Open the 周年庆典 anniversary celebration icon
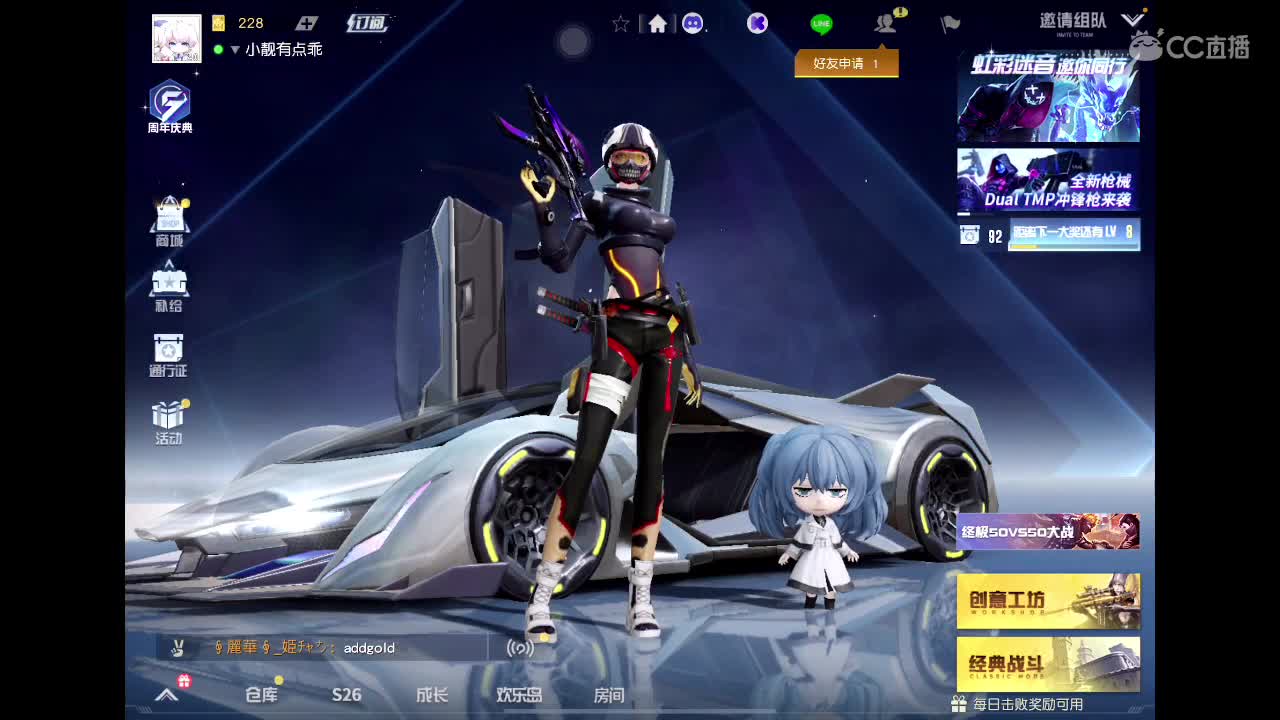 pos(168,103)
